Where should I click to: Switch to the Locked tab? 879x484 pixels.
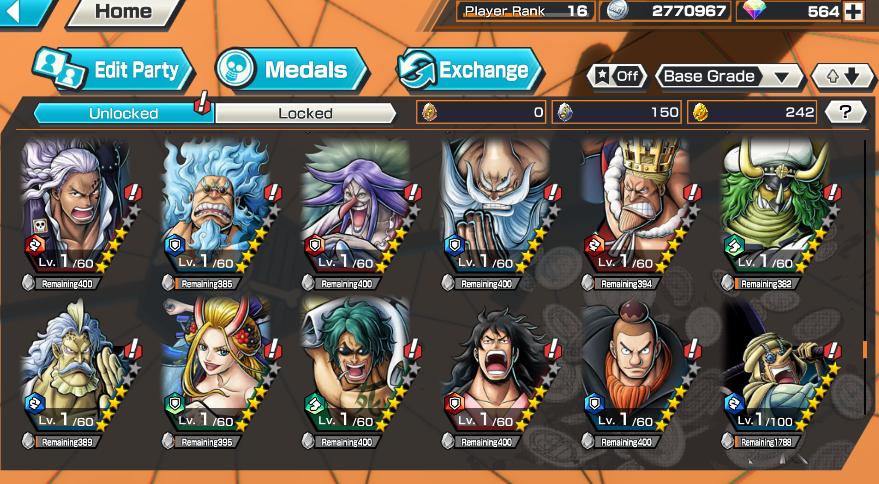305,113
